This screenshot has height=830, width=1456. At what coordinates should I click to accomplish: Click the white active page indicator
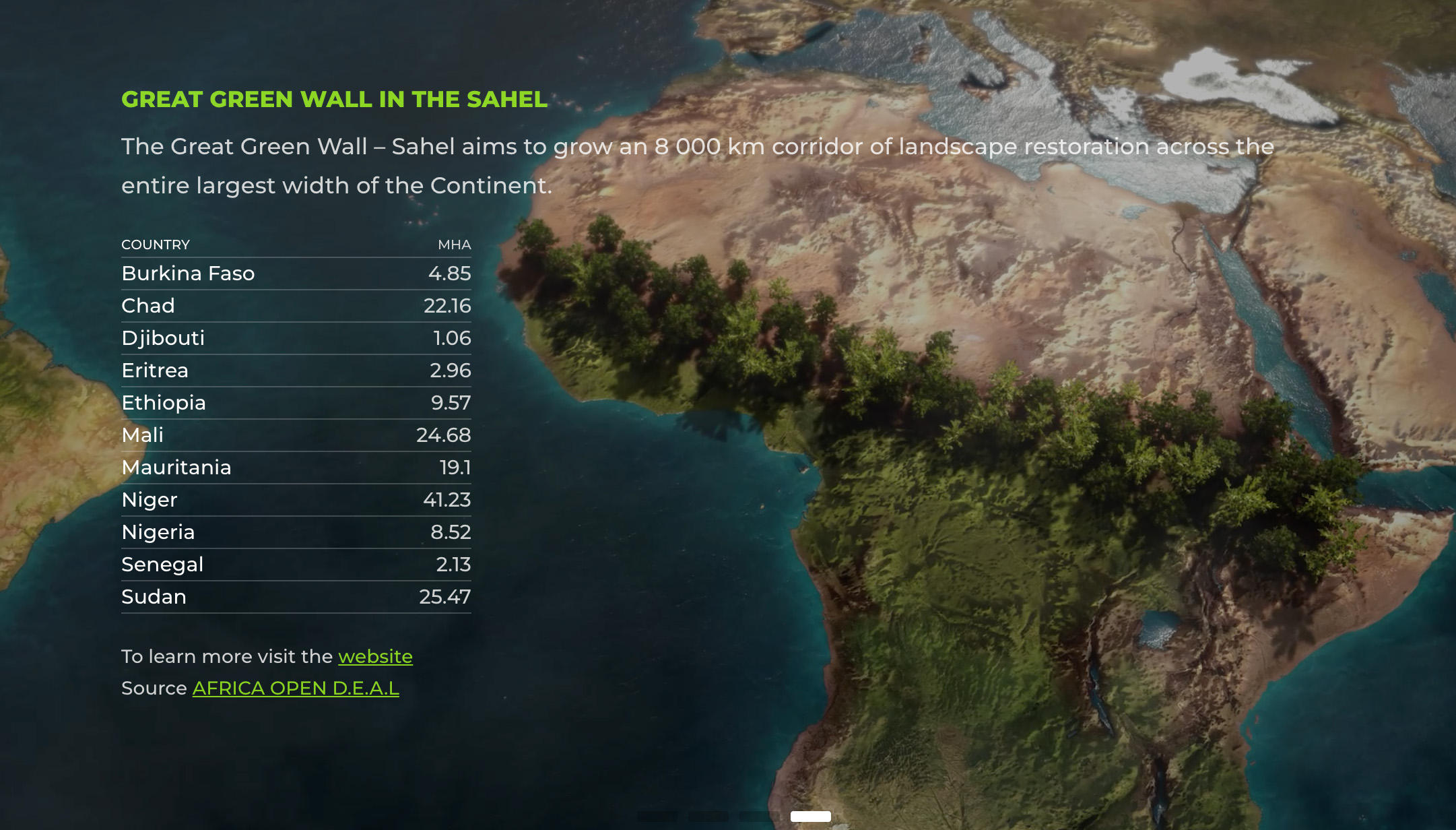(x=810, y=816)
